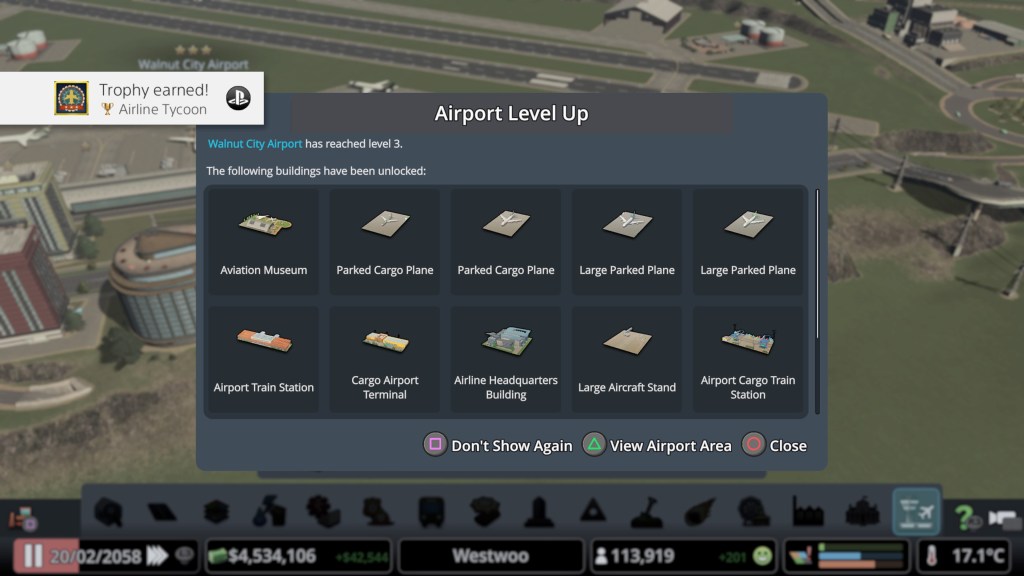
Task: Open the highlighted airport area toolbar icon
Action: tap(916, 512)
